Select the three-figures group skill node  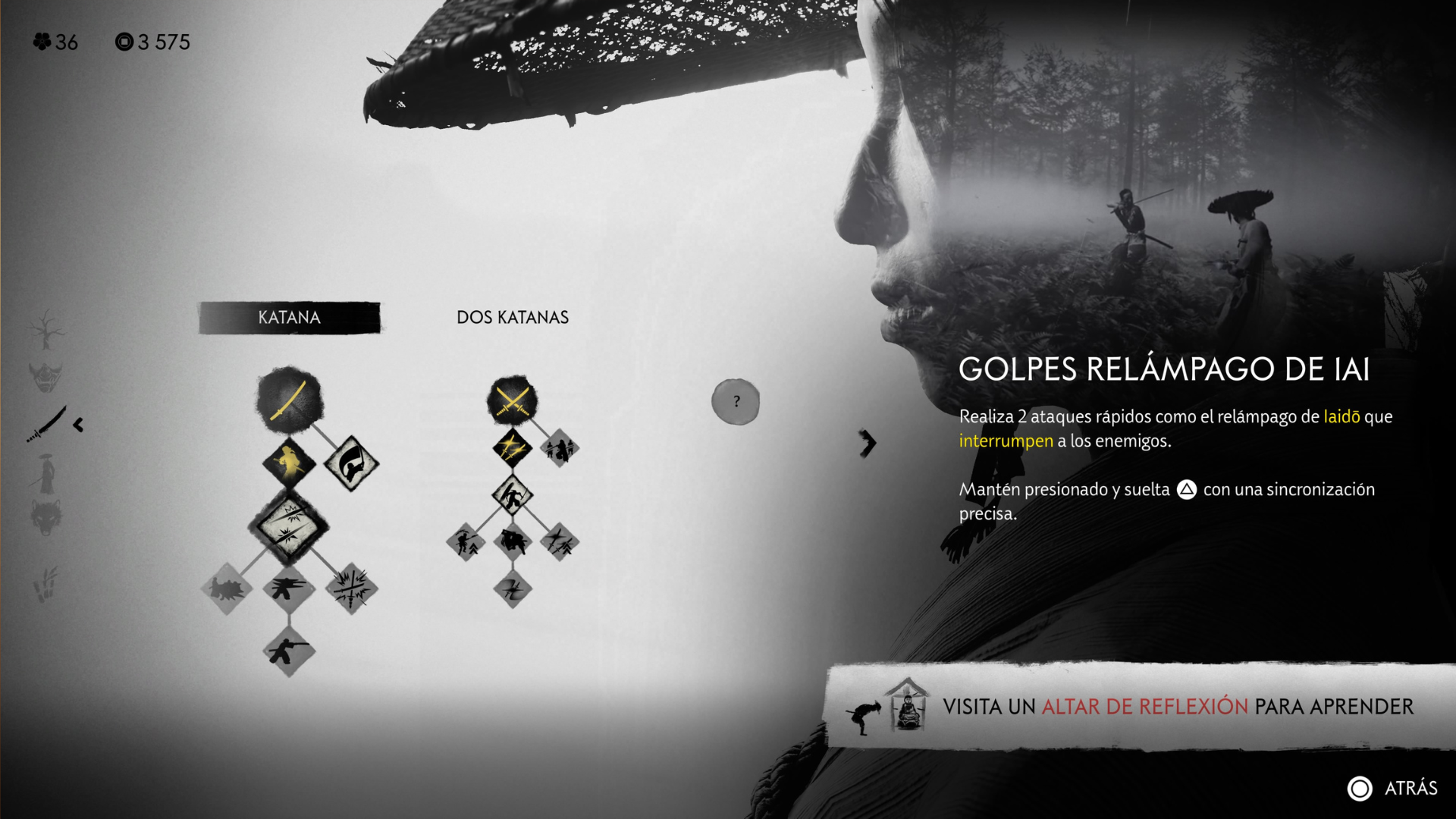(560, 448)
